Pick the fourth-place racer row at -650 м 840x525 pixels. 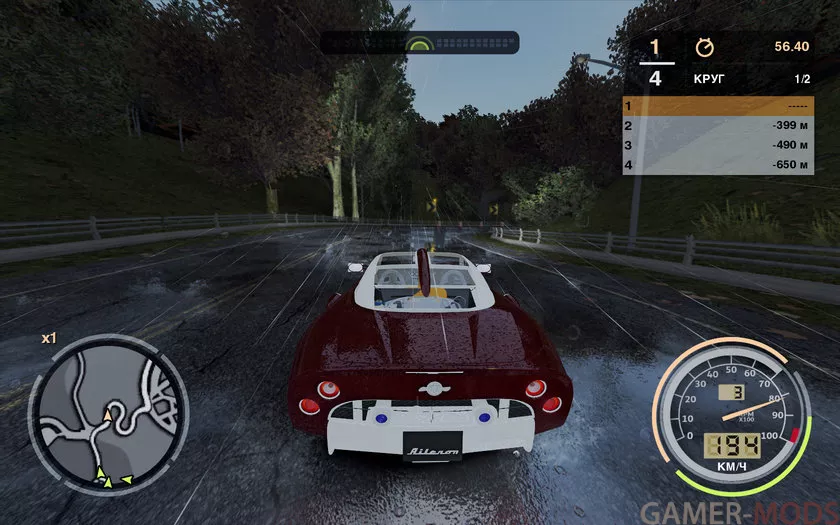pyautogui.click(x=718, y=165)
